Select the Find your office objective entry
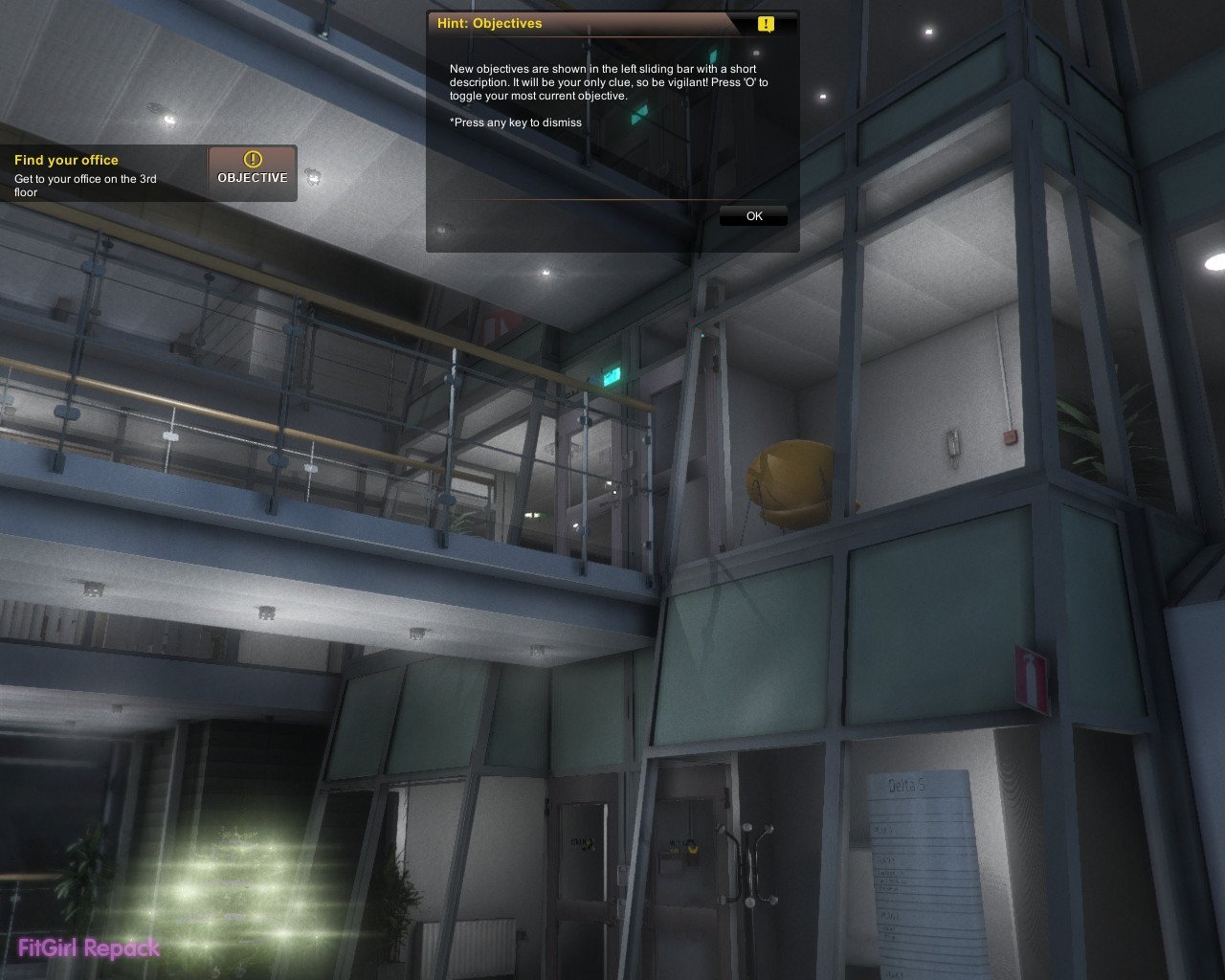1225x980 pixels. (x=86, y=174)
